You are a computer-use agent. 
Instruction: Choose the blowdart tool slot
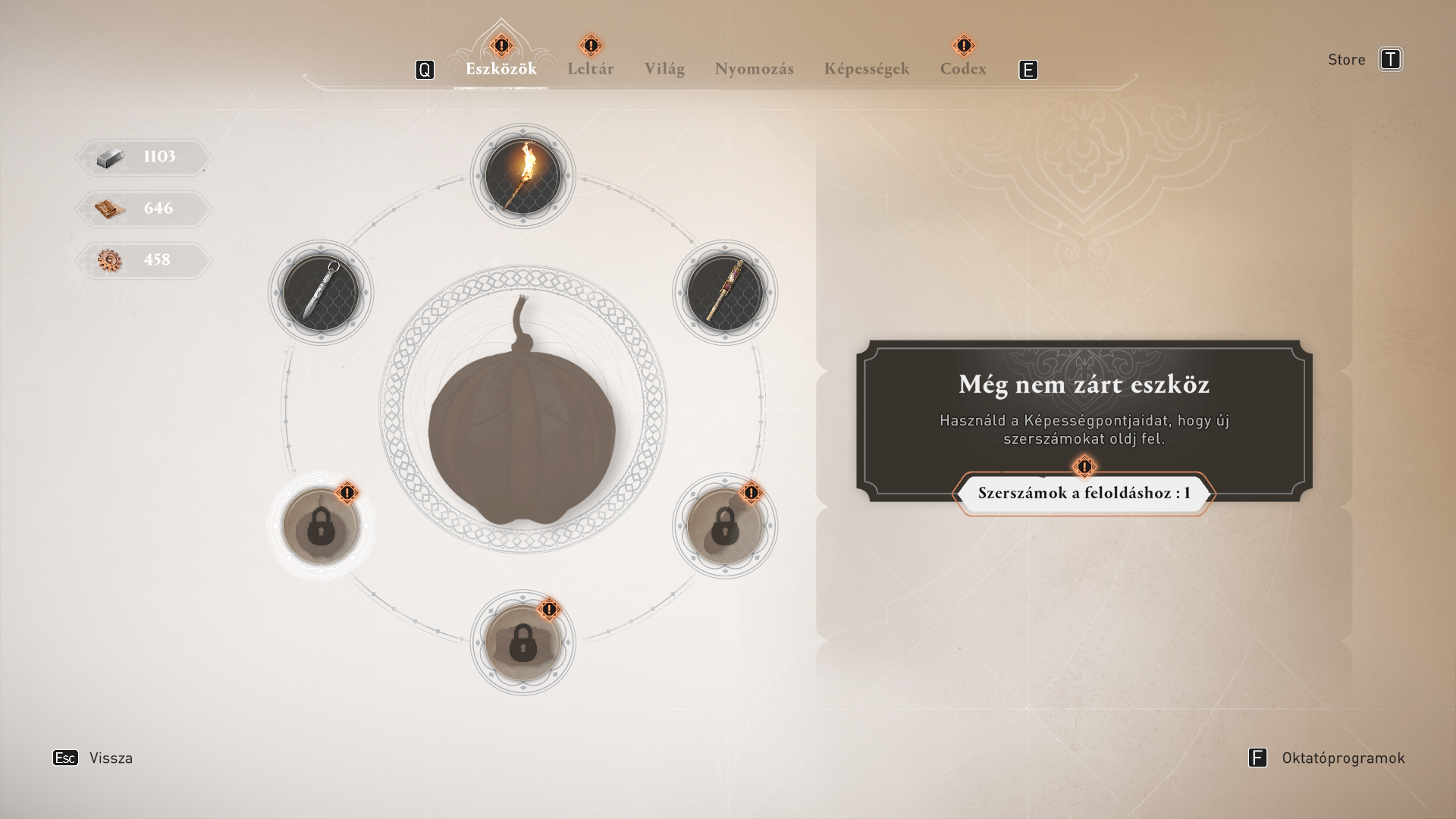724,293
